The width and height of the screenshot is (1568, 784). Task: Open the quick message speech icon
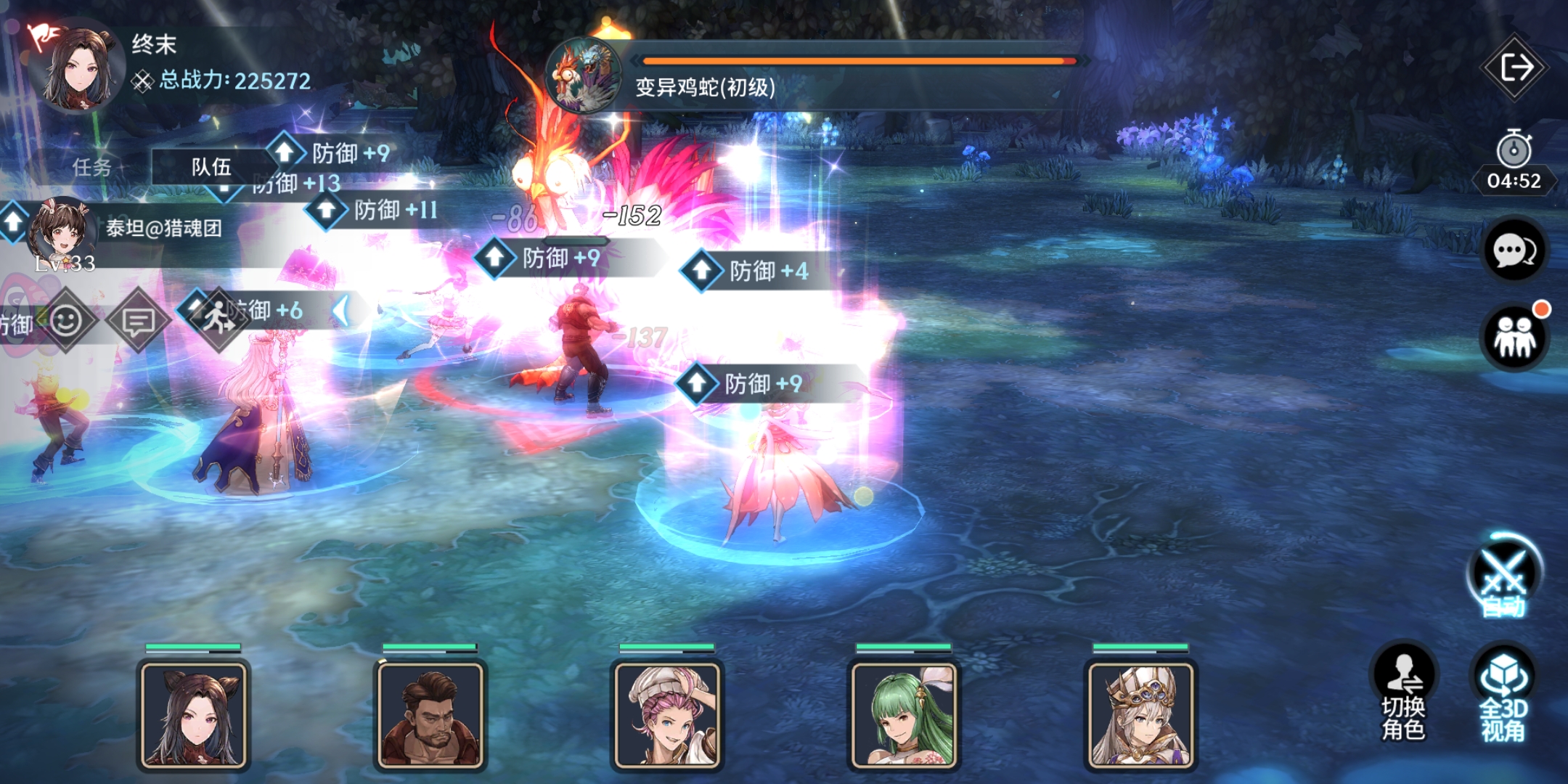(x=138, y=320)
